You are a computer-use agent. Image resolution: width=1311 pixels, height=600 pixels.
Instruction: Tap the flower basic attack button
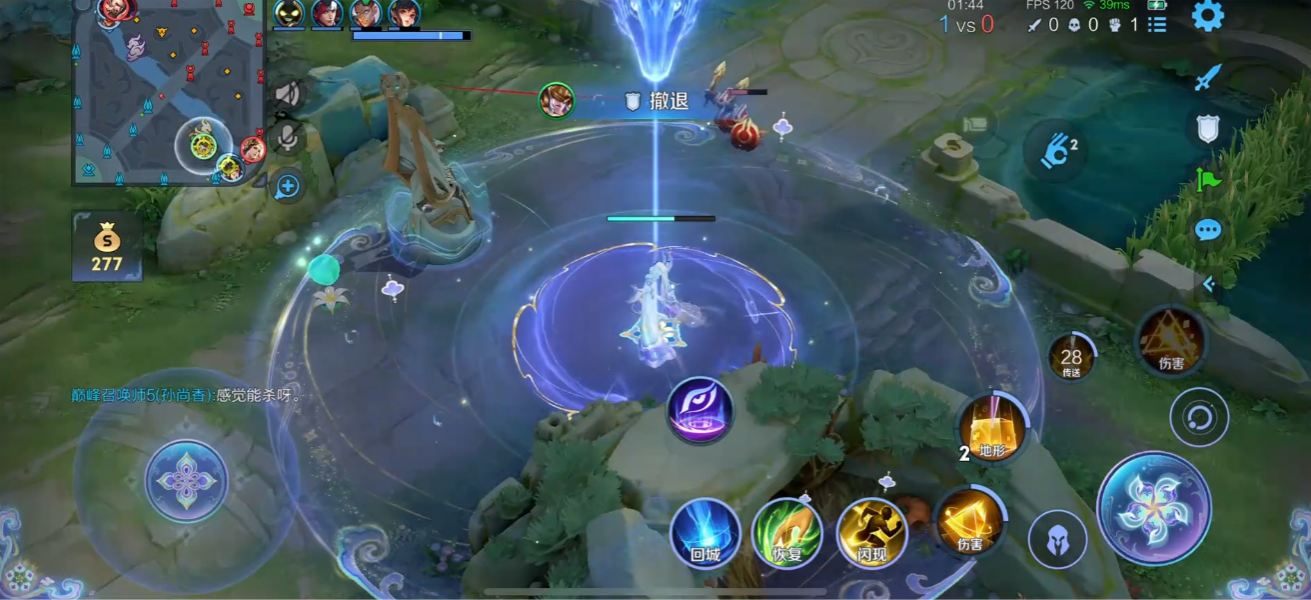(1153, 508)
